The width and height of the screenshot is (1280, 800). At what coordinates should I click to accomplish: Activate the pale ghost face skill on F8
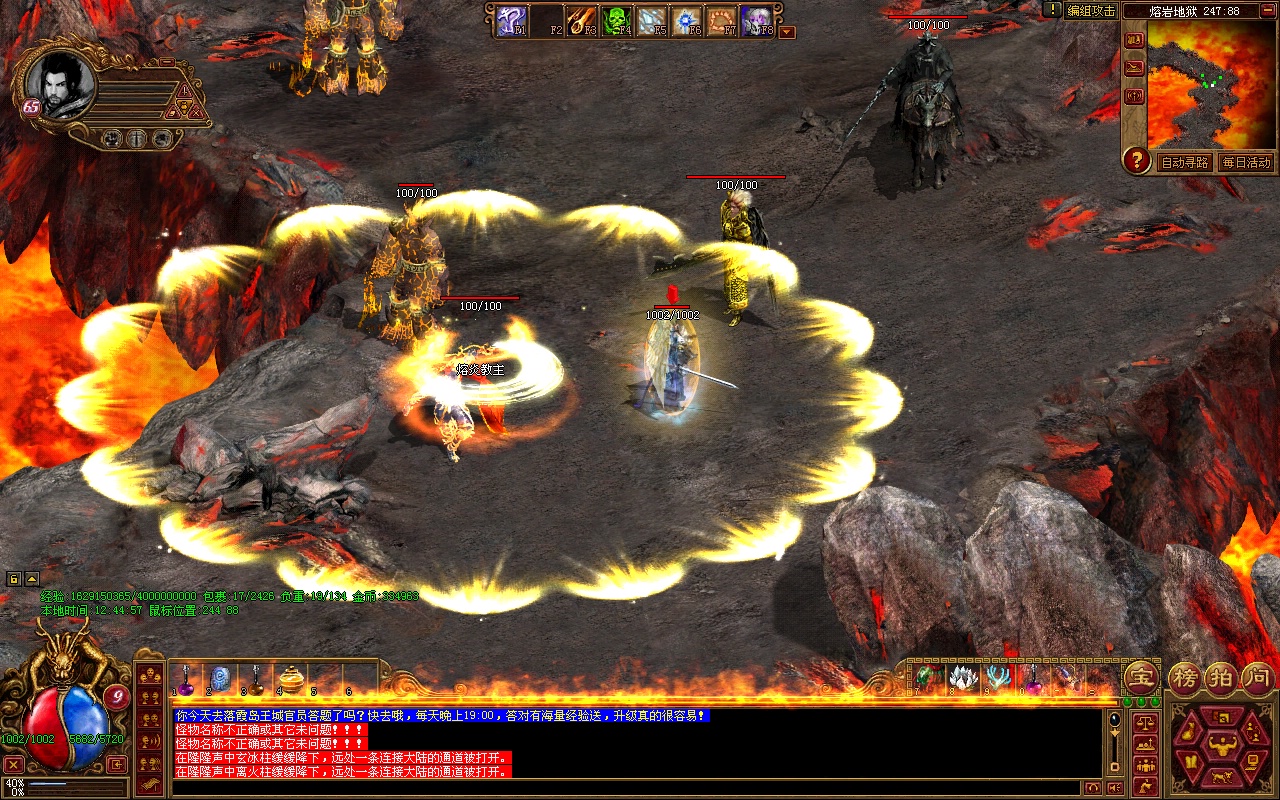[x=755, y=20]
